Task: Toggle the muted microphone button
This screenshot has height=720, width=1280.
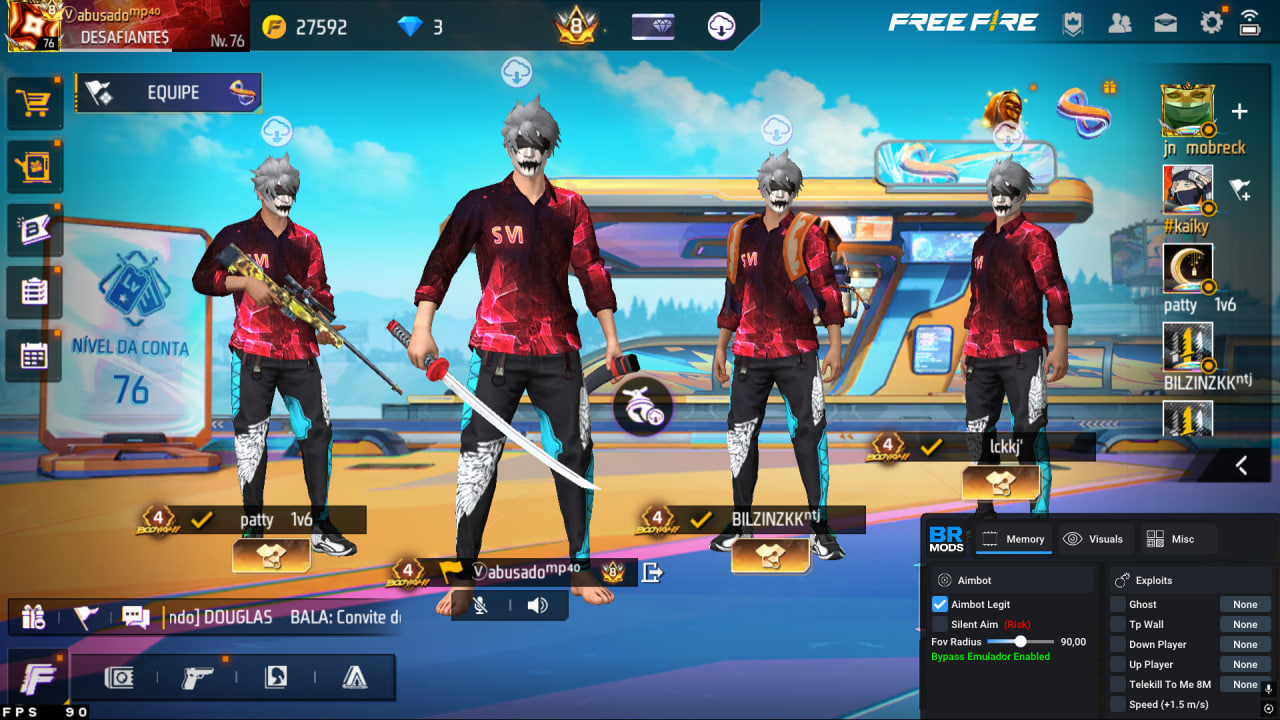Action: click(x=481, y=605)
